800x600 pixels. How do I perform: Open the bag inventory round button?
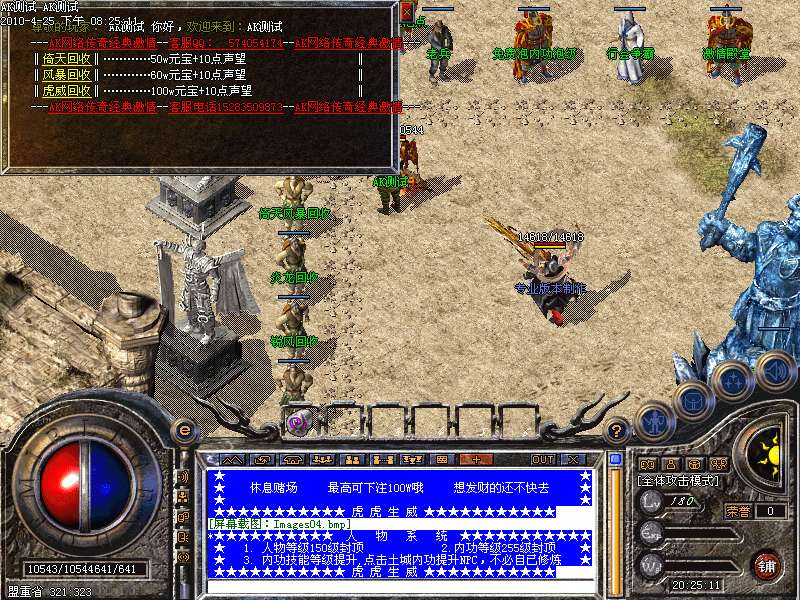coord(692,400)
